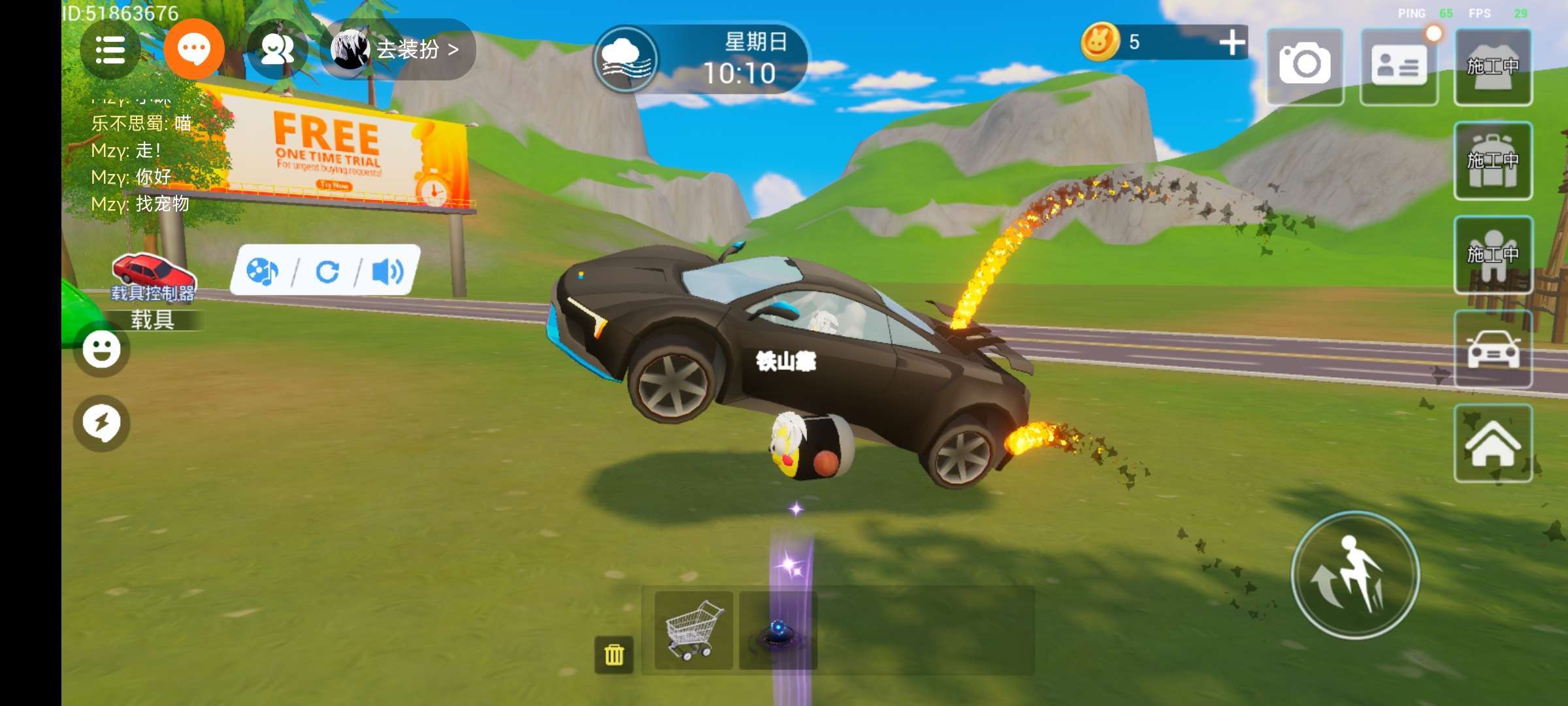Return home with the house button

[1493, 443]
